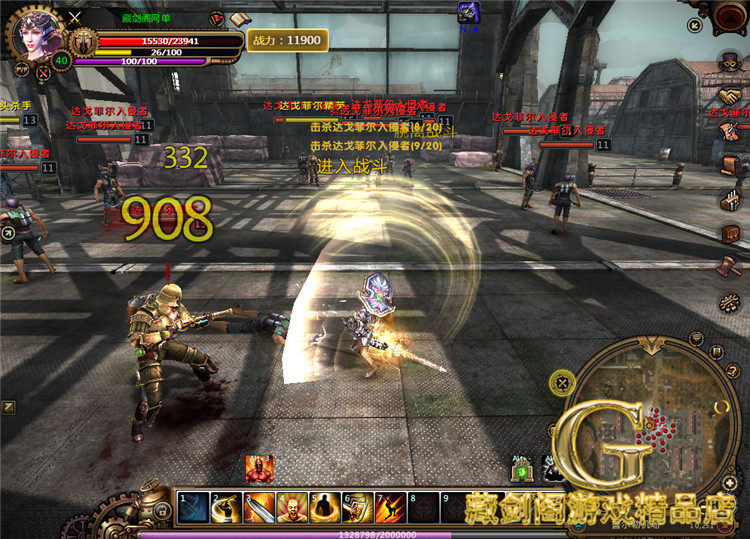The image size is (750, 539).
Task: Open the handshake social menu
Action: (729, 97)
